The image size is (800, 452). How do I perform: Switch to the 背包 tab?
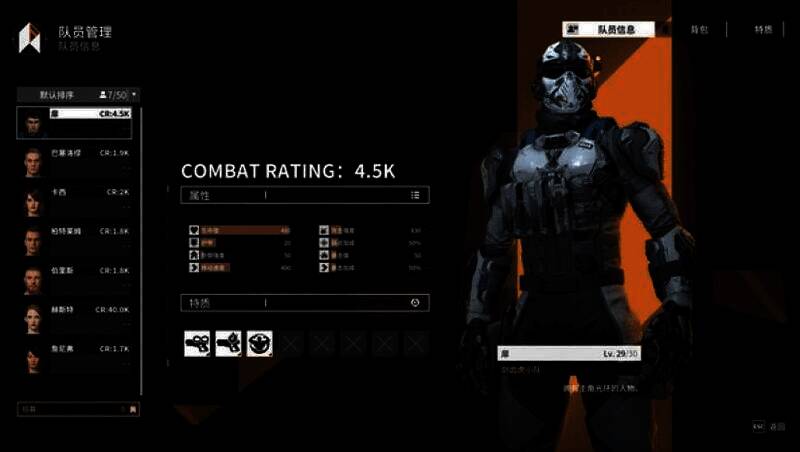click(x=699, y=30)
